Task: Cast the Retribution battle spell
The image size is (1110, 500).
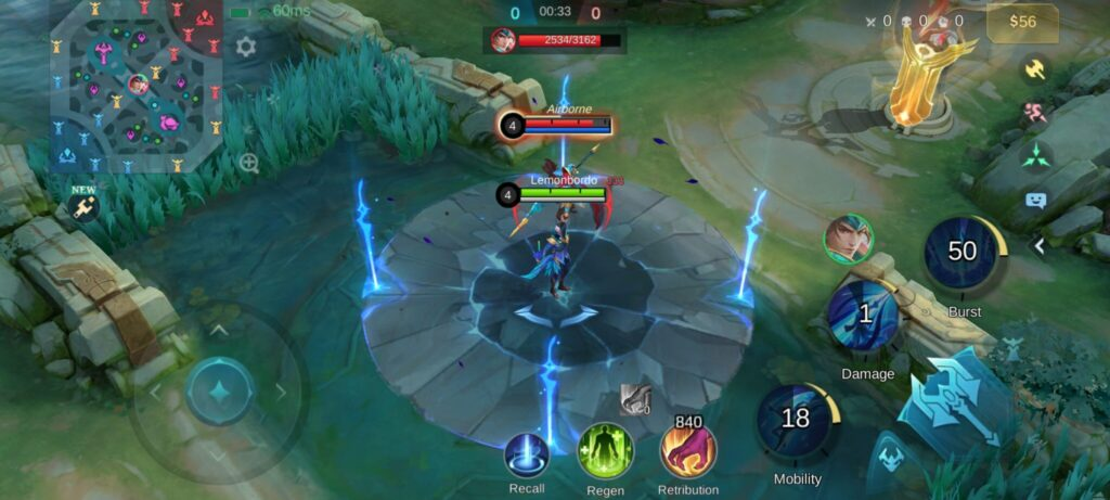Action: 688,451
